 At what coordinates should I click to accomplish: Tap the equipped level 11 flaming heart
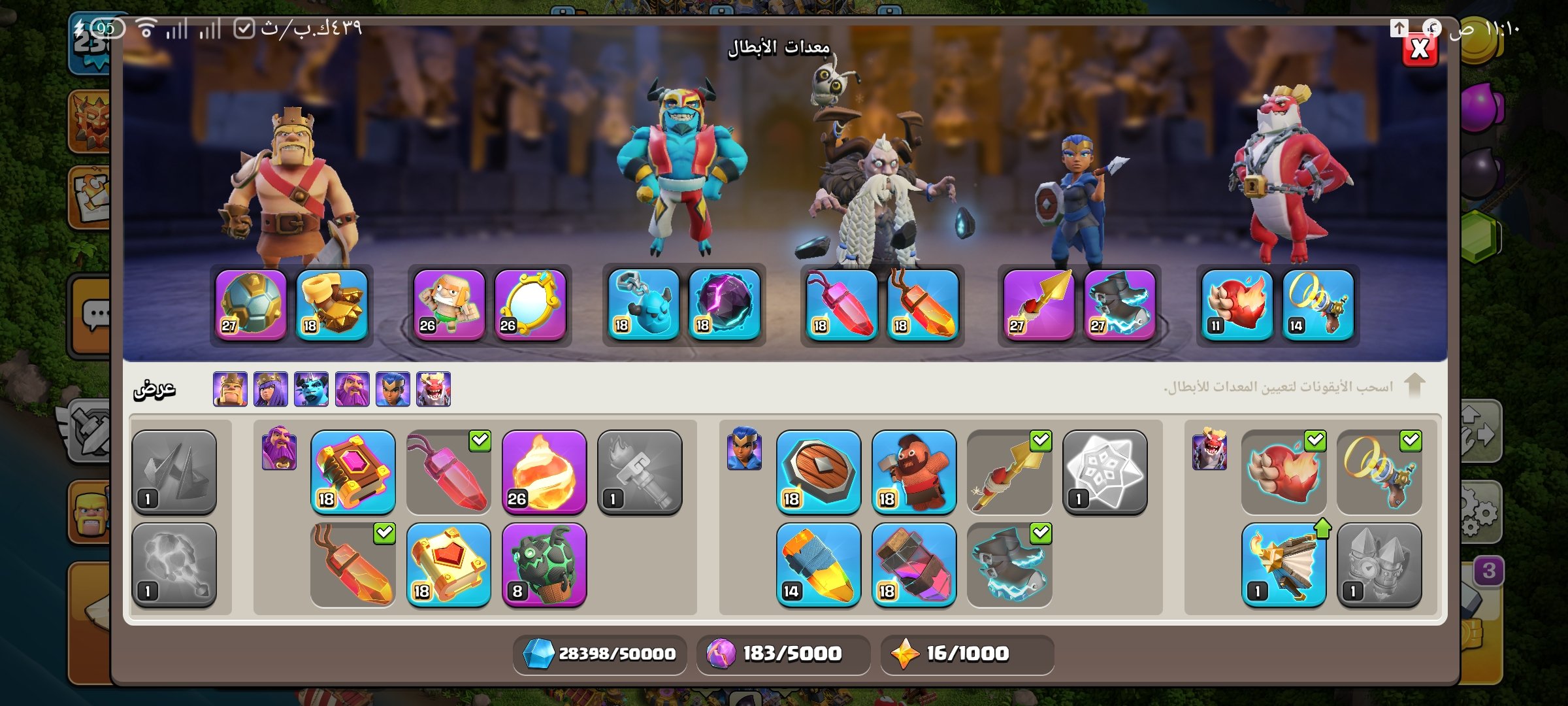(1237, 305)
